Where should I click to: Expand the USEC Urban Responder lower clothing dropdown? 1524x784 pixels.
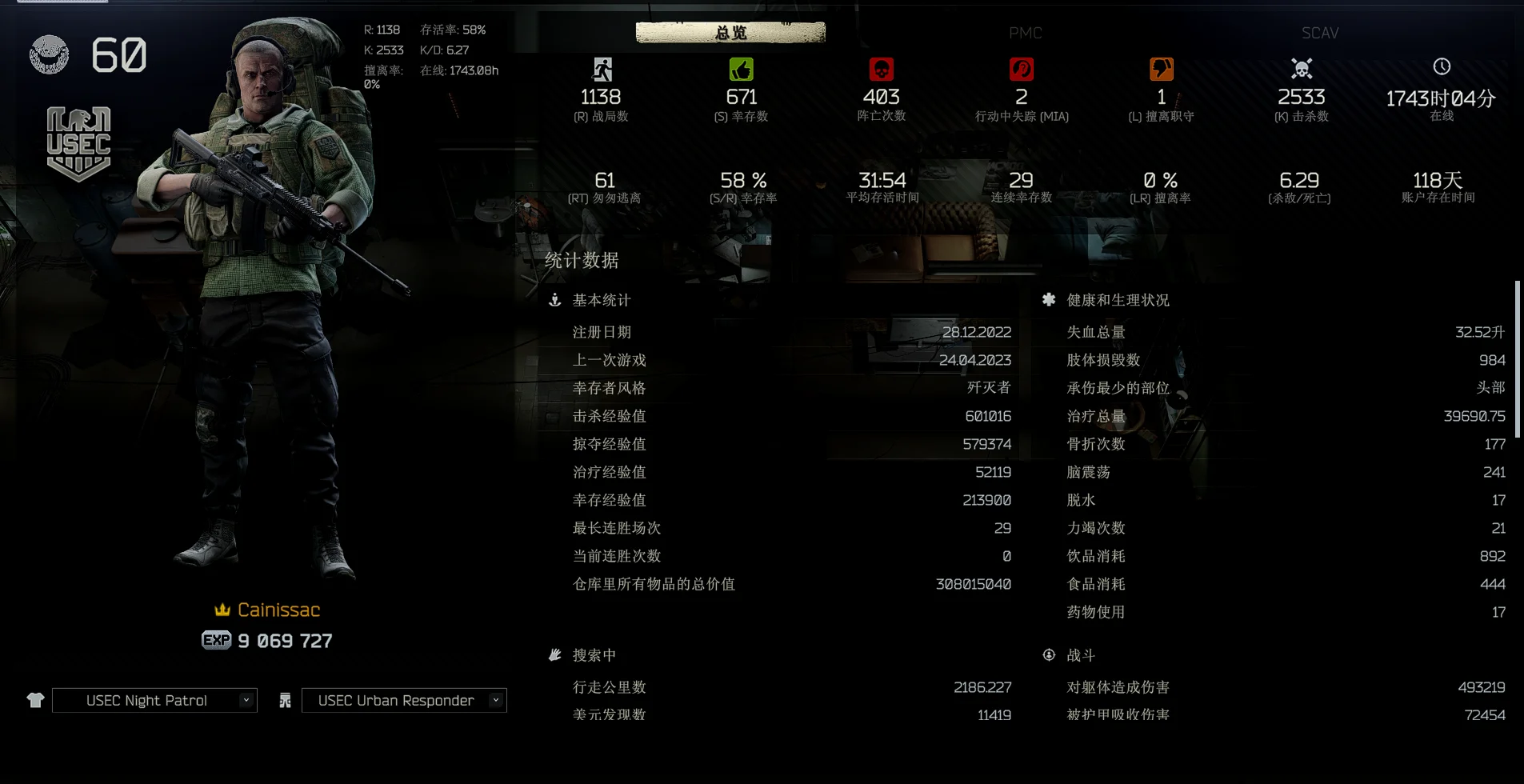(404, 700)
